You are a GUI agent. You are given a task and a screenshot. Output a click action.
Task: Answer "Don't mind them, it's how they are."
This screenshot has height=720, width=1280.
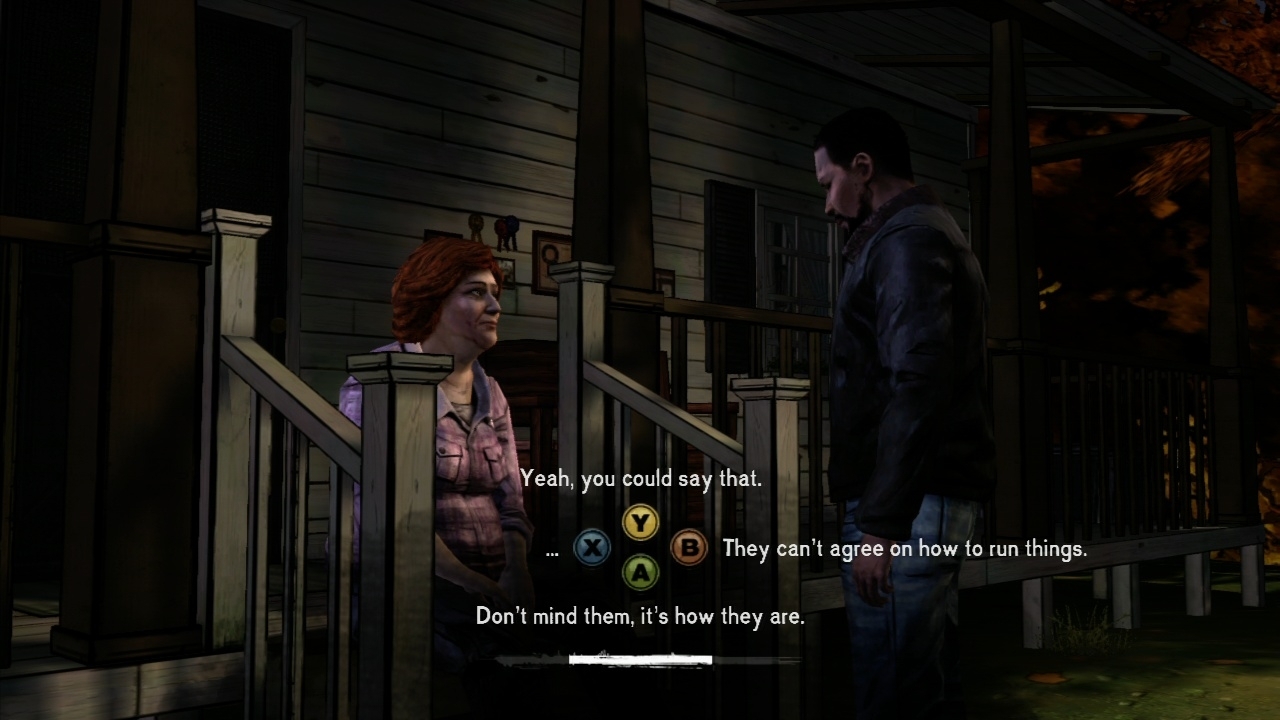tap(640, 616)
